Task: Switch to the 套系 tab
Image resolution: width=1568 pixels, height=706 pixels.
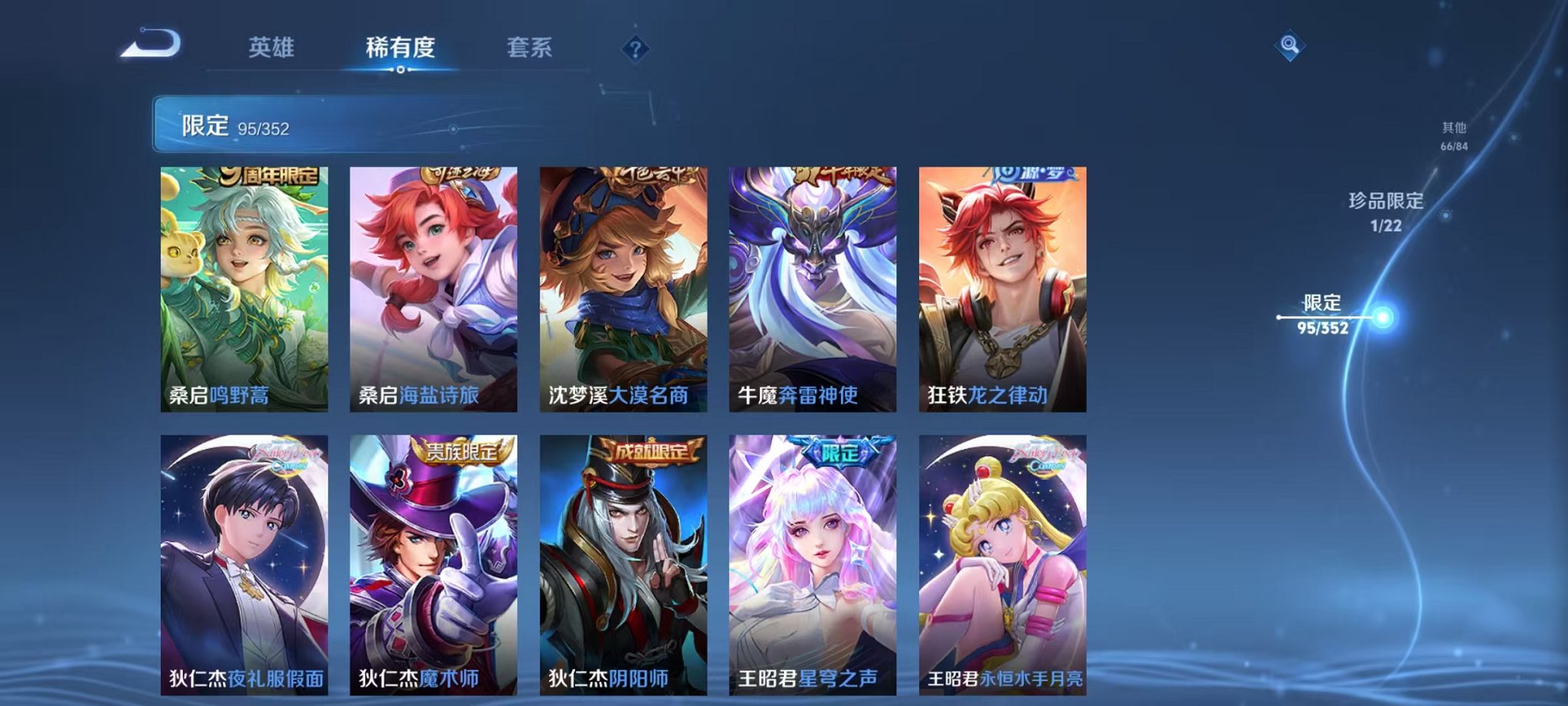Action: point(530,46)
